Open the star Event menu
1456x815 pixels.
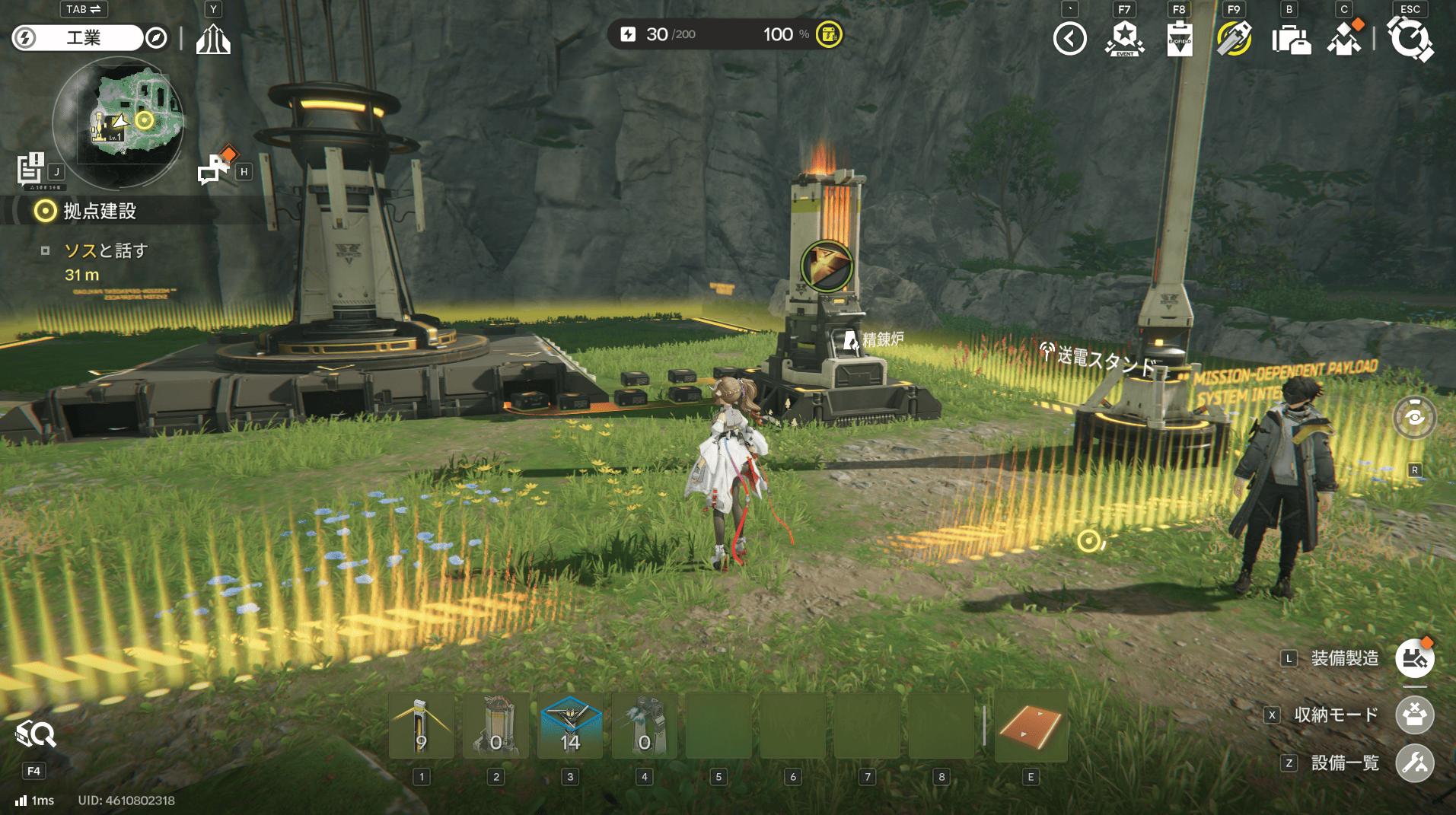[x=1124, y=38]
